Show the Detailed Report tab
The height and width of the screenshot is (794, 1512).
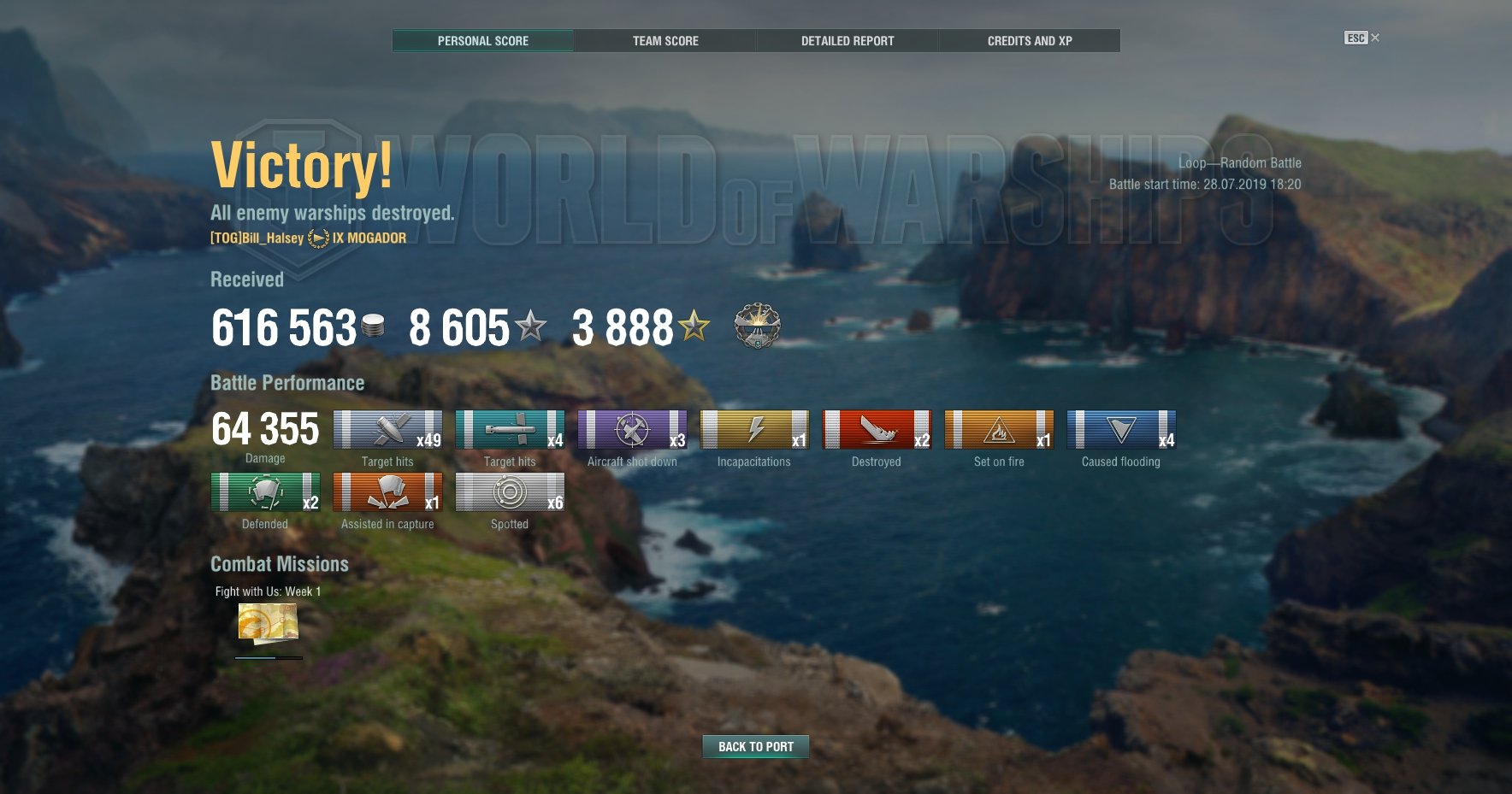coord(848,41)
